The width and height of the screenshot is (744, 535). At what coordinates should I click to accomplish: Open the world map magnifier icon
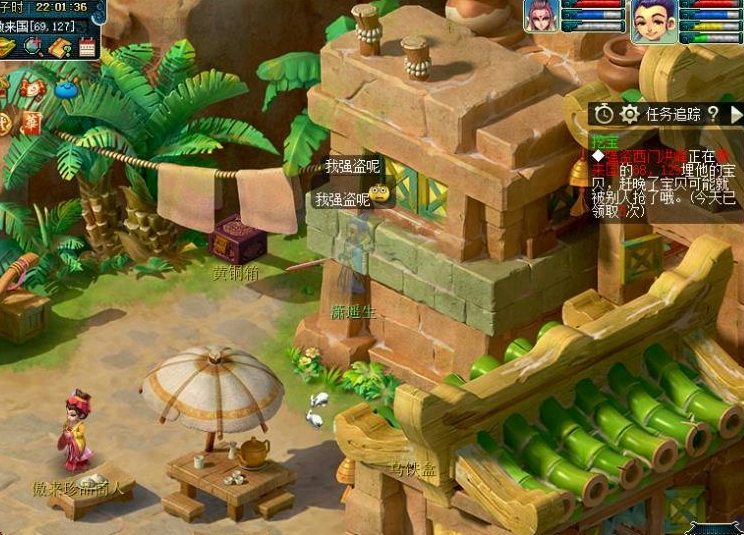(33, 46)
